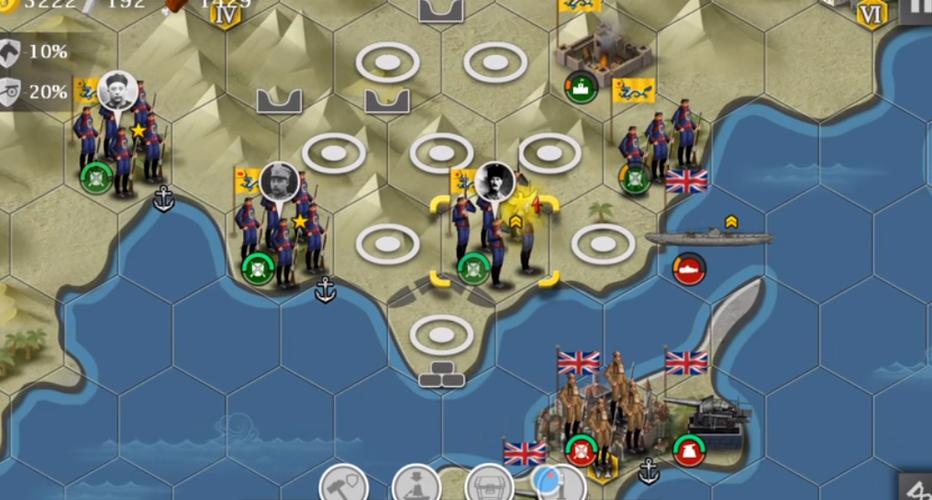The image size is (932, 500).
Task: Select the submarine unit at sea
Action: click(x=708, y=238)
